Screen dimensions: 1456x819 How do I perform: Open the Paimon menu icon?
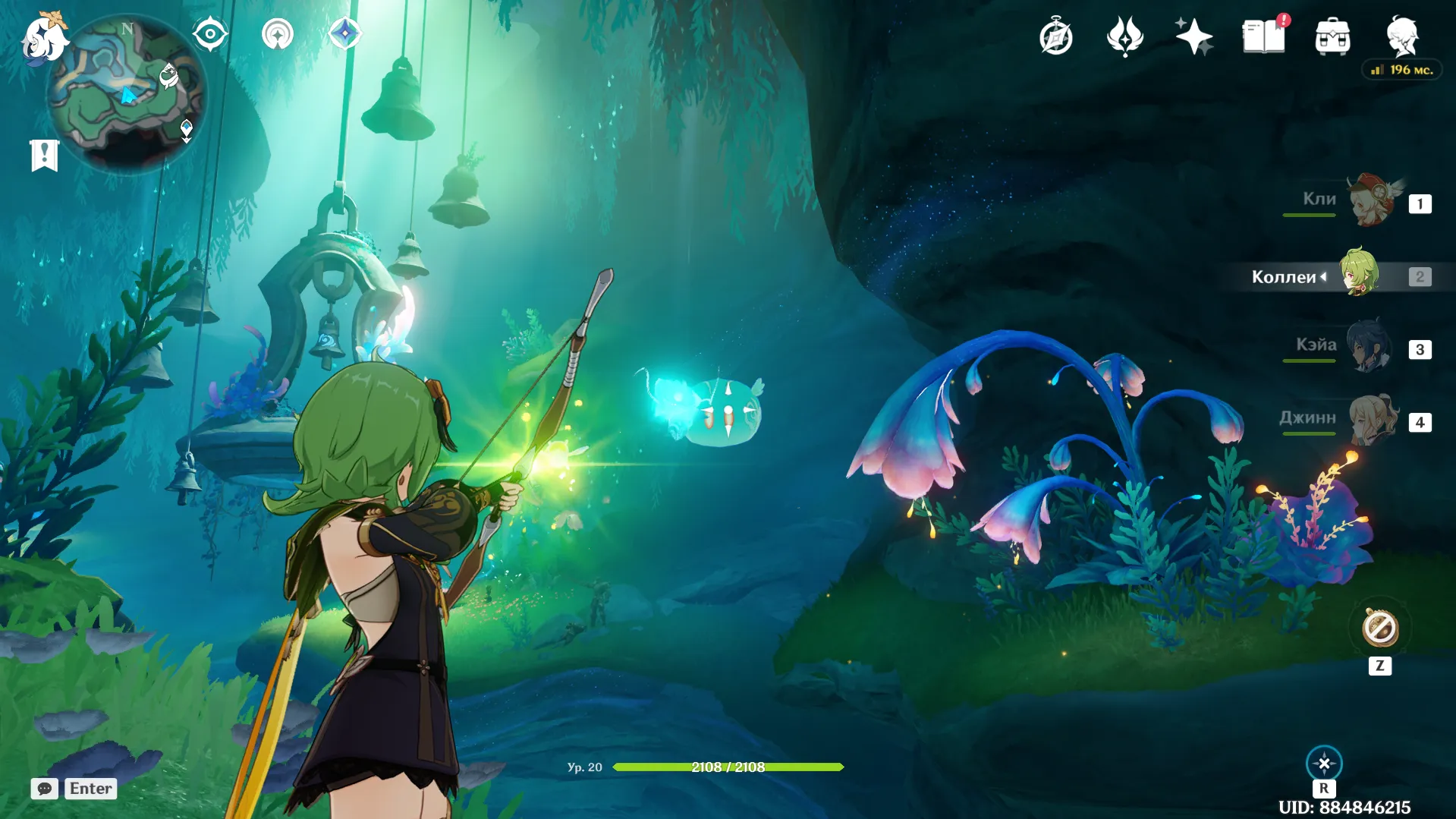click(44, 38)
